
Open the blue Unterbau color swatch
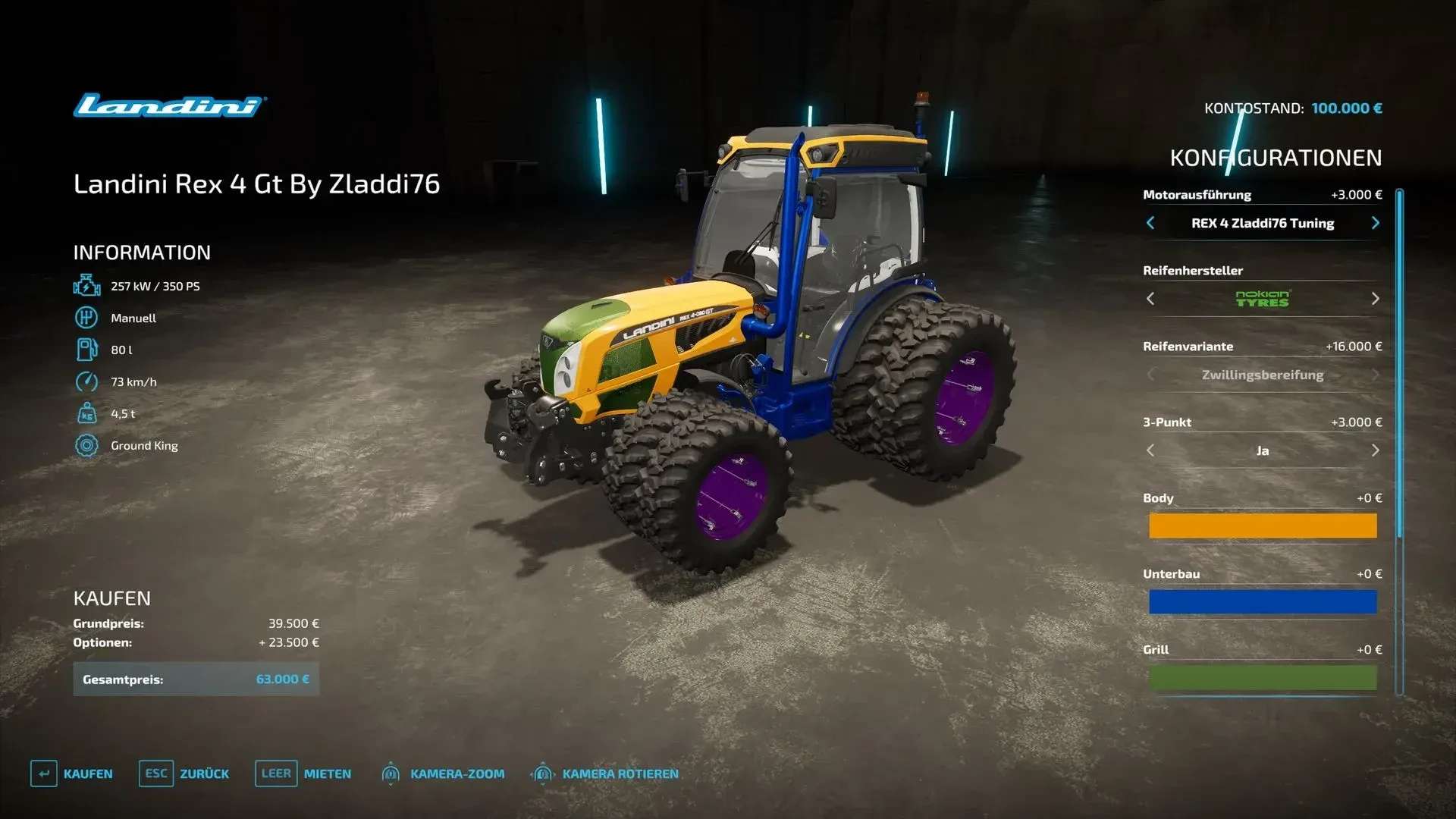pyautogui.click(x=1263, y=601)
